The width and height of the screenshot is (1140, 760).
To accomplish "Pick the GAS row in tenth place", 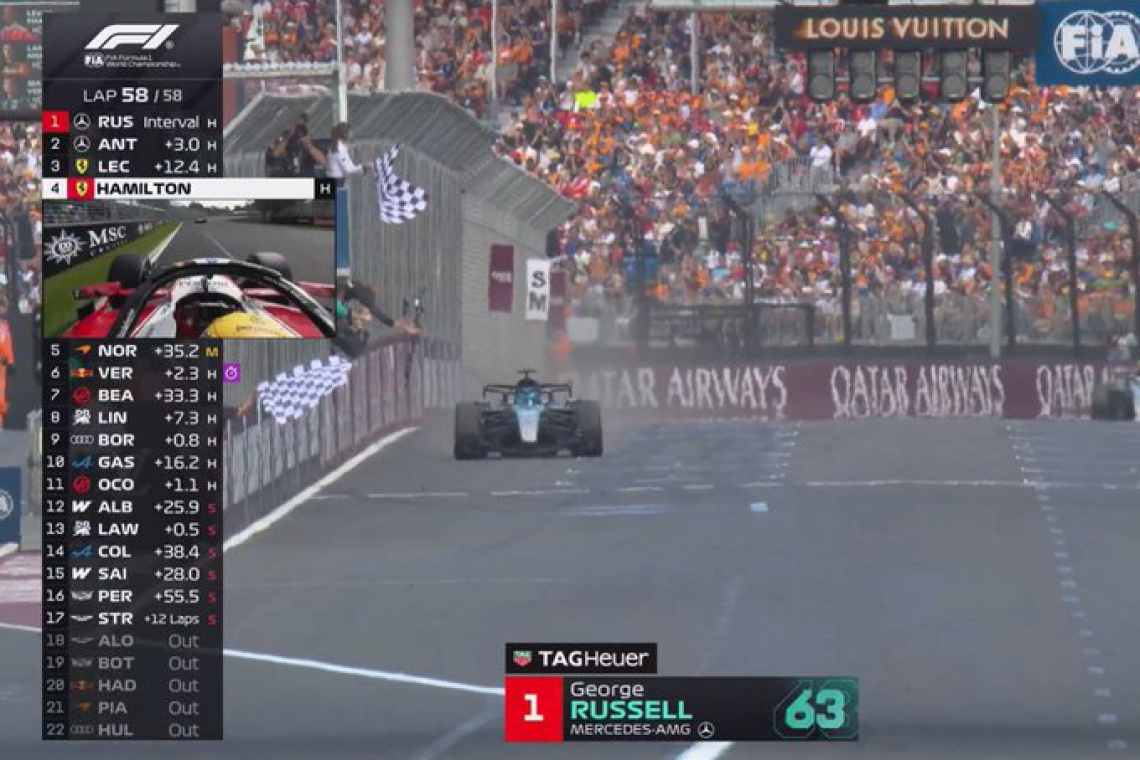I will click(x=131, y=462).
